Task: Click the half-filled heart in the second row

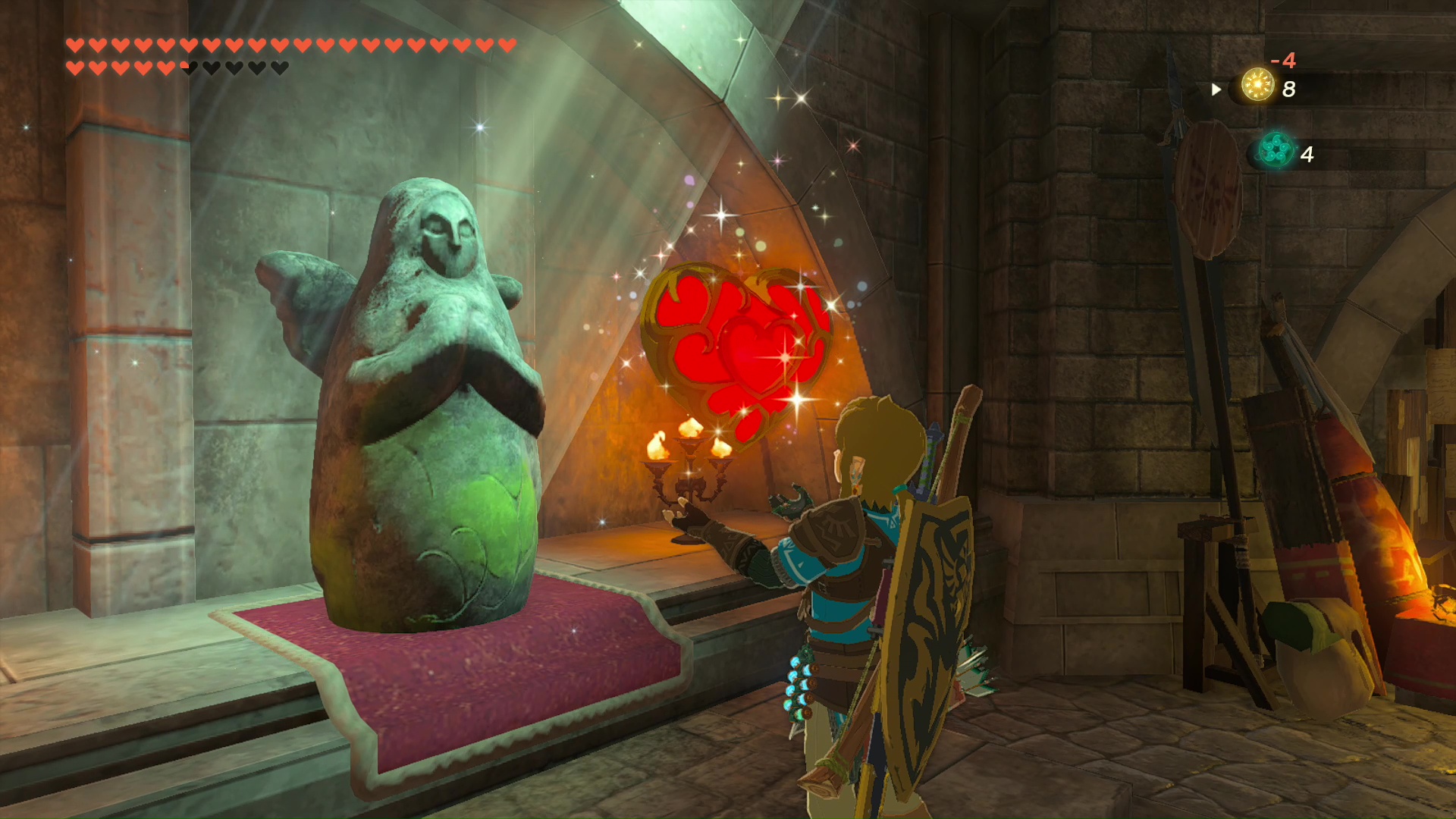Action: click(187, 67)
